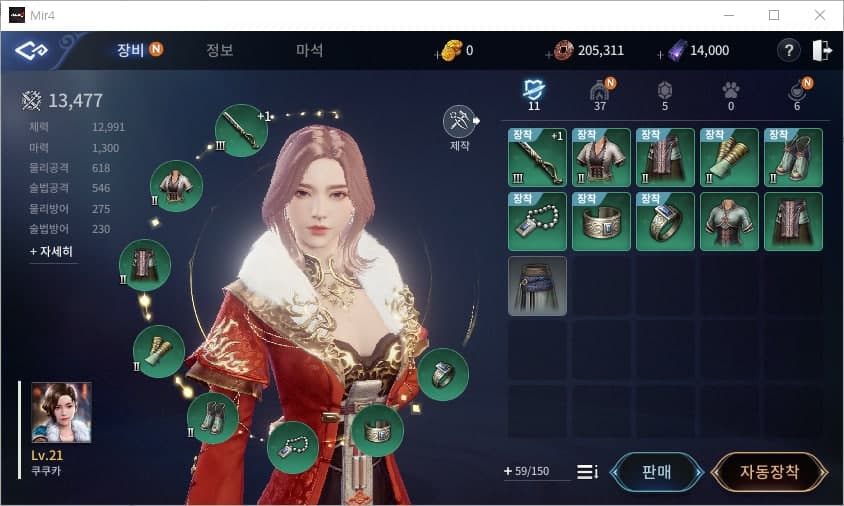The width and height of the screenshot is (844, 506).
Task: Switch to the equipment shield category tab
Action: coord(533,91)
